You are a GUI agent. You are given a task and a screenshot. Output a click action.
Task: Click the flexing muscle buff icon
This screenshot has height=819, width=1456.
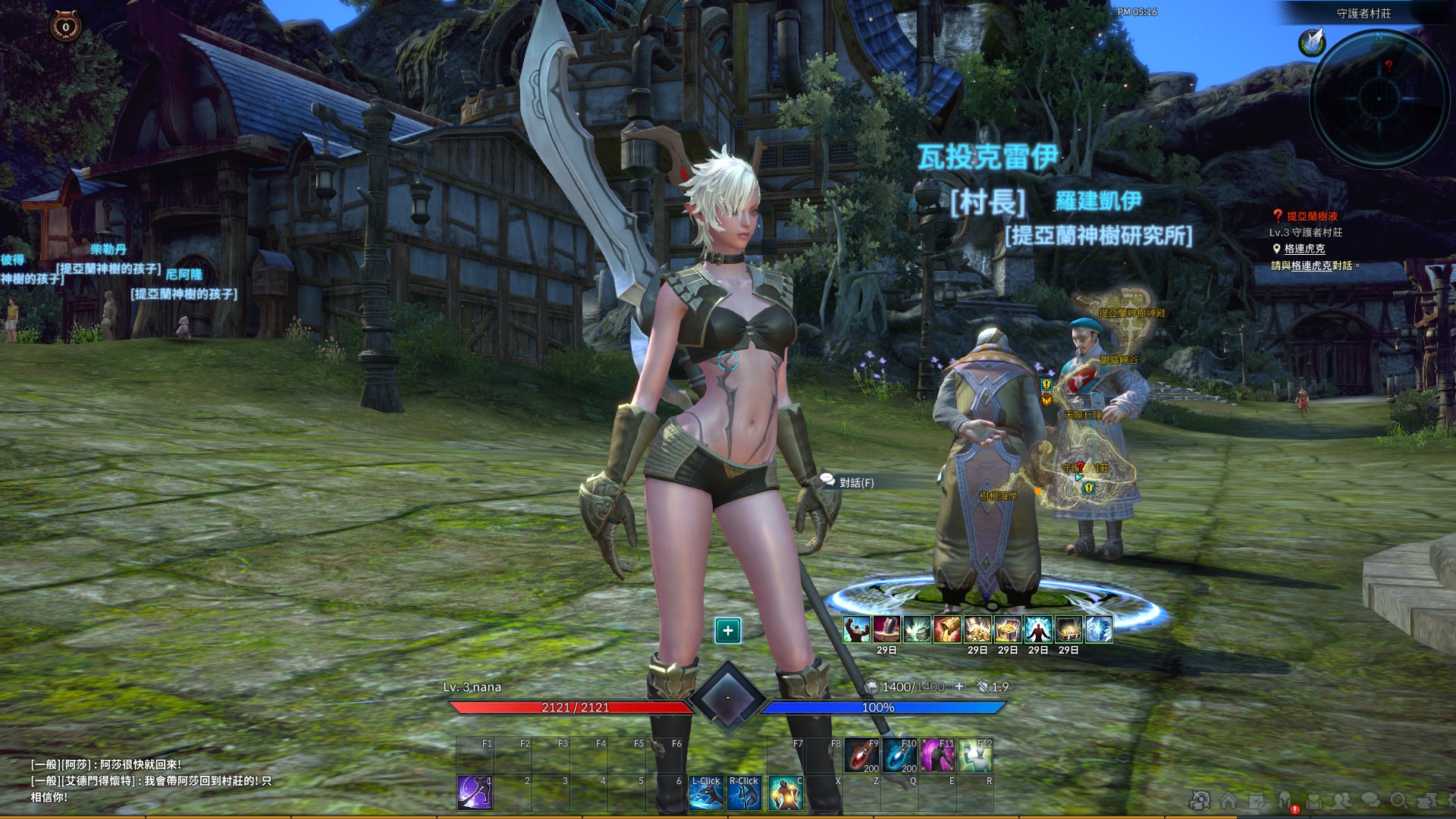[x=857, y=629]
